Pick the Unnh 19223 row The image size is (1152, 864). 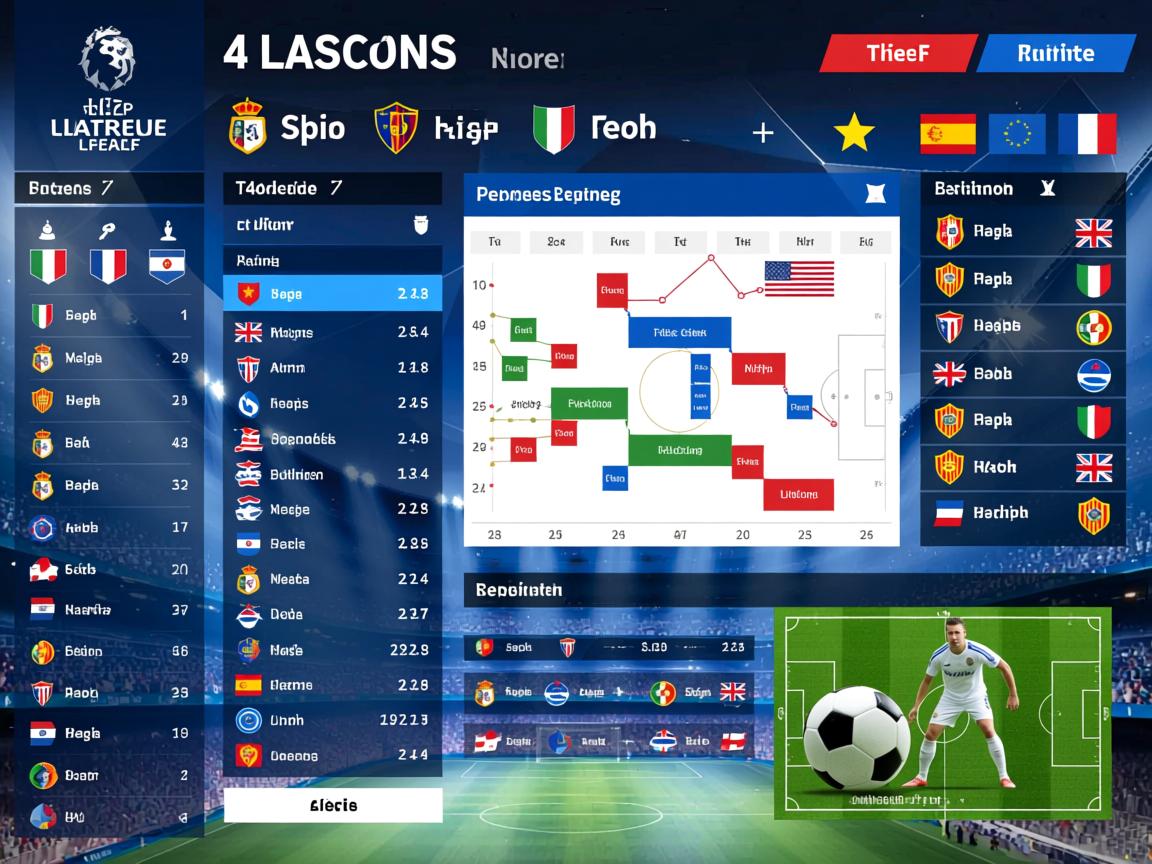(x=332, y=720)
